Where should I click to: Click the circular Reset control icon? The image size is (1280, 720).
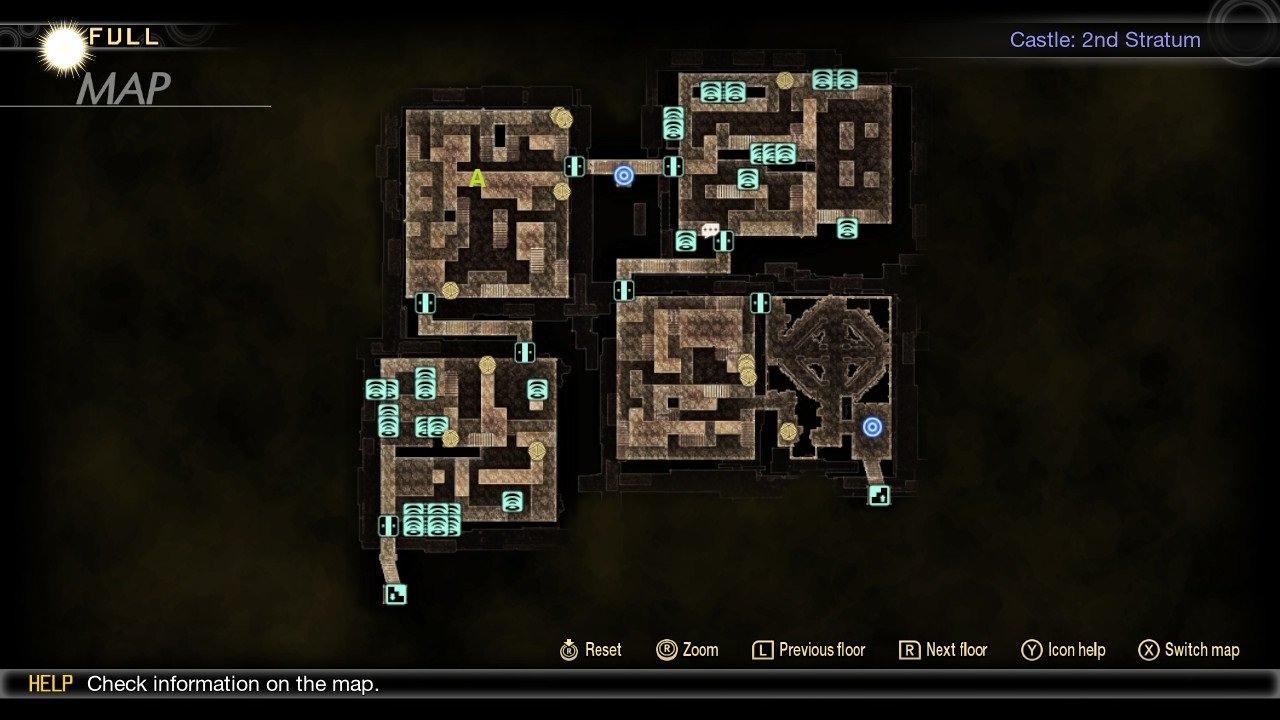568,650
